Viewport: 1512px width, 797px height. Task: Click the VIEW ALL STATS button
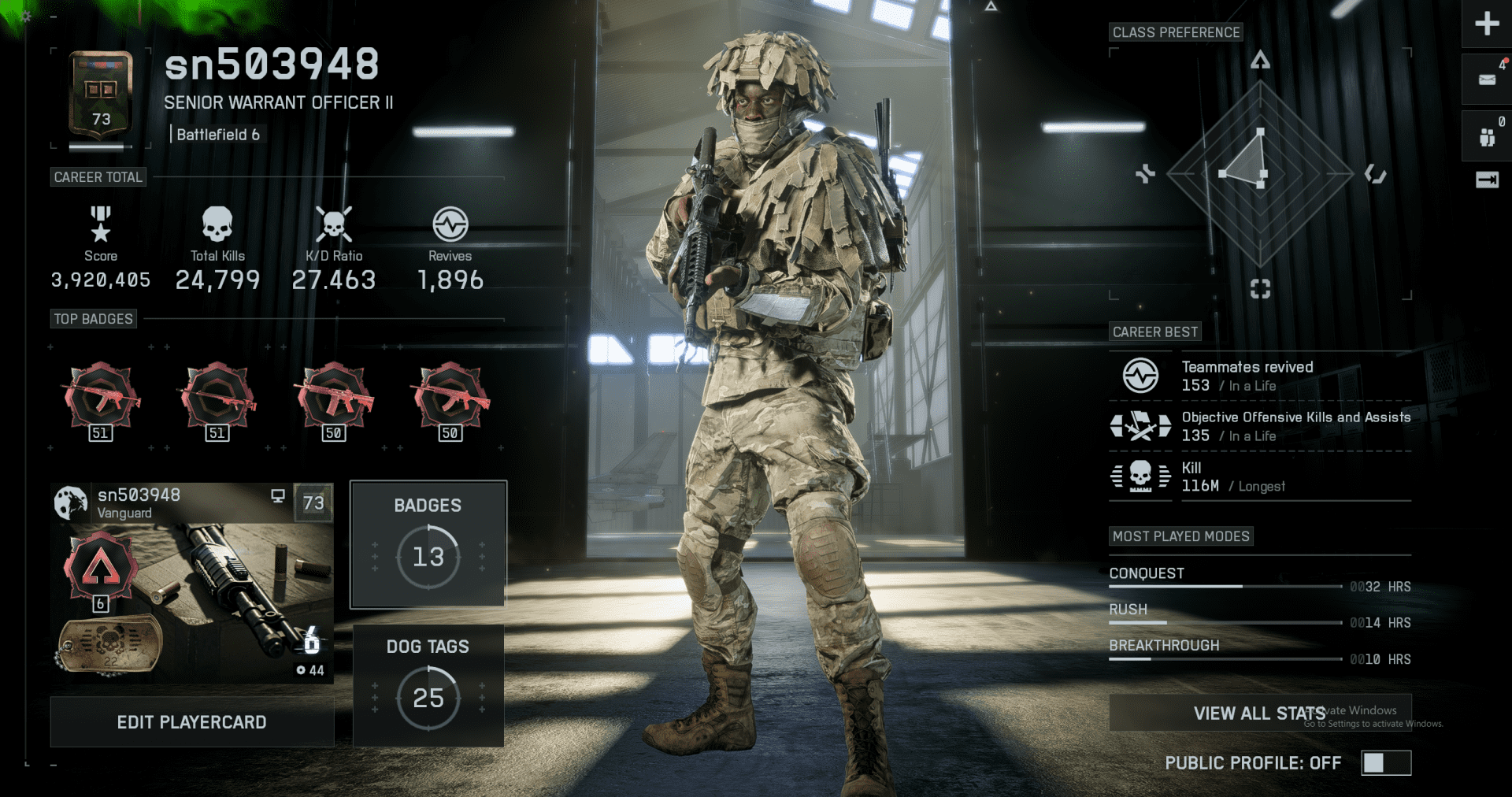click(x=1259, y=713)
